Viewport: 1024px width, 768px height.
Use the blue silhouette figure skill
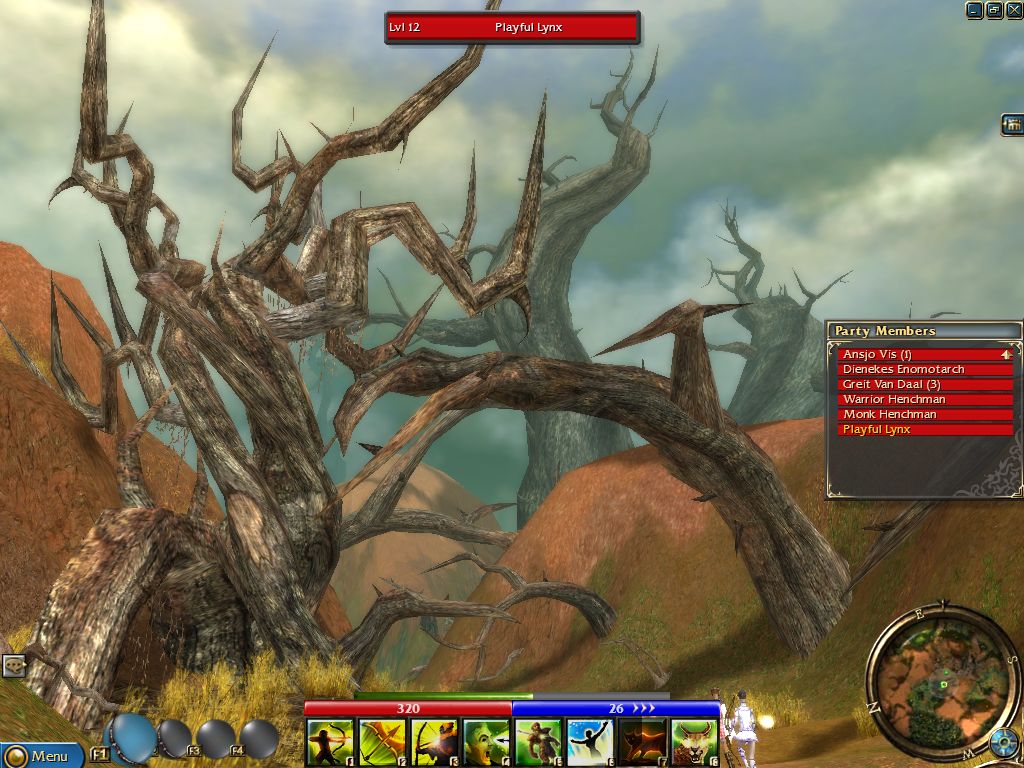point(590,743)
